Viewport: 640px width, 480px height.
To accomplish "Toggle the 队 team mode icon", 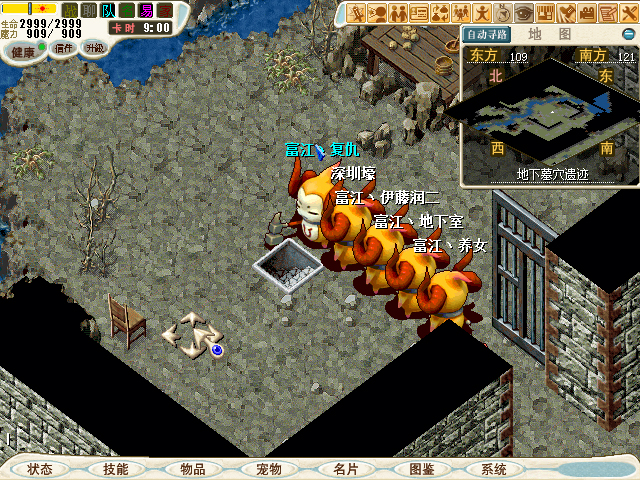I will point(108,10).
